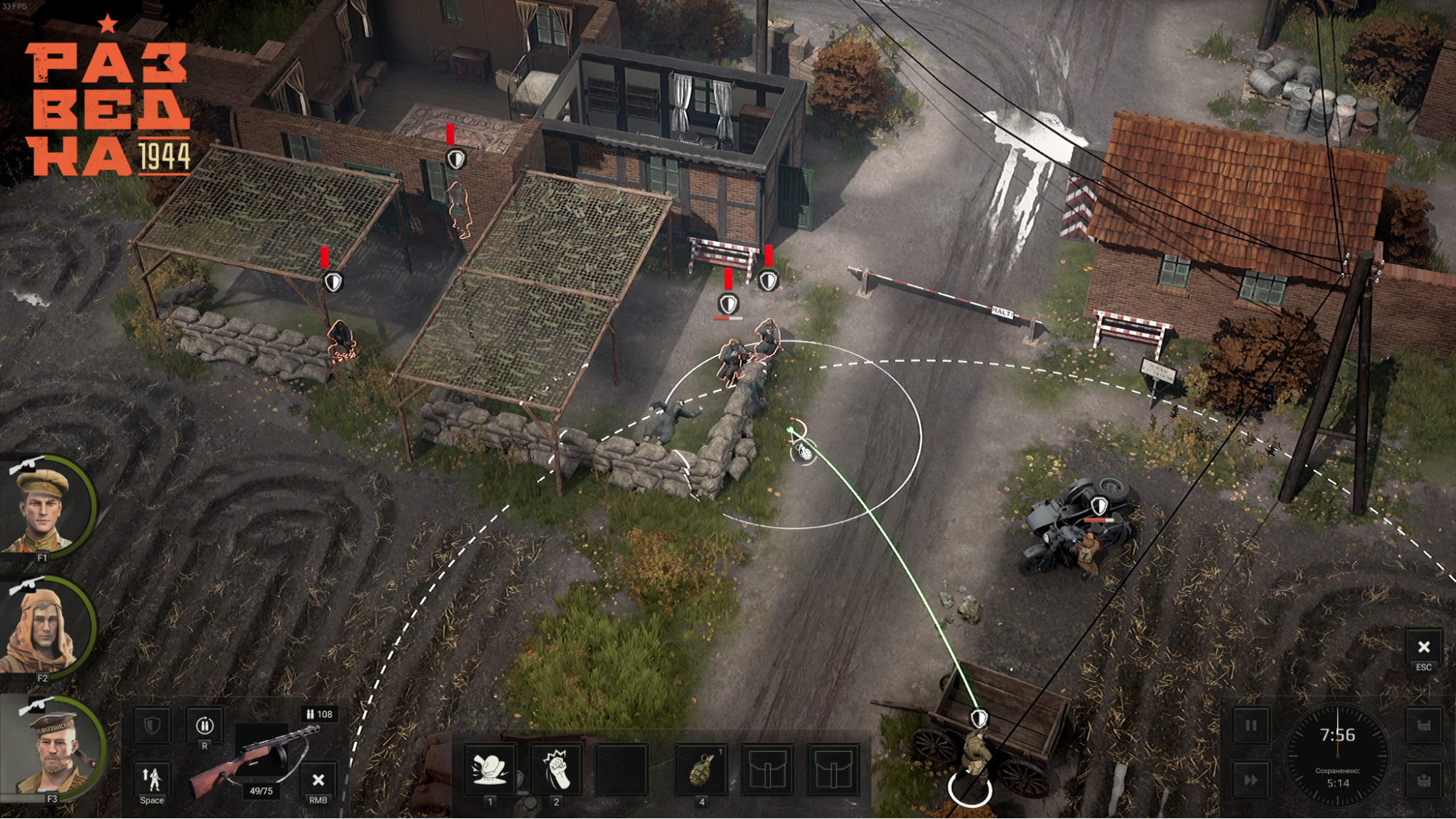Quick load with the floppy arrow button
Screen dimensions: 1456x819
click(1423, 780)
